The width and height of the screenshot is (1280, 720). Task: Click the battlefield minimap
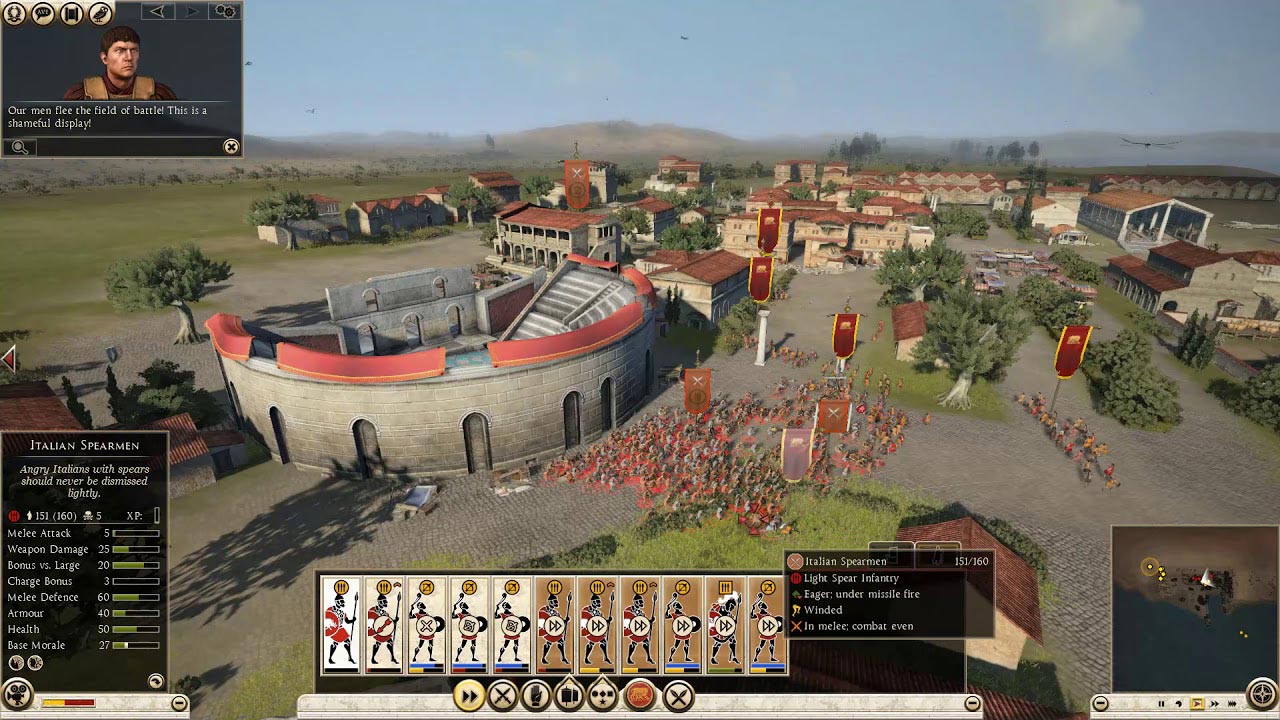click(x=1192, y=606)
